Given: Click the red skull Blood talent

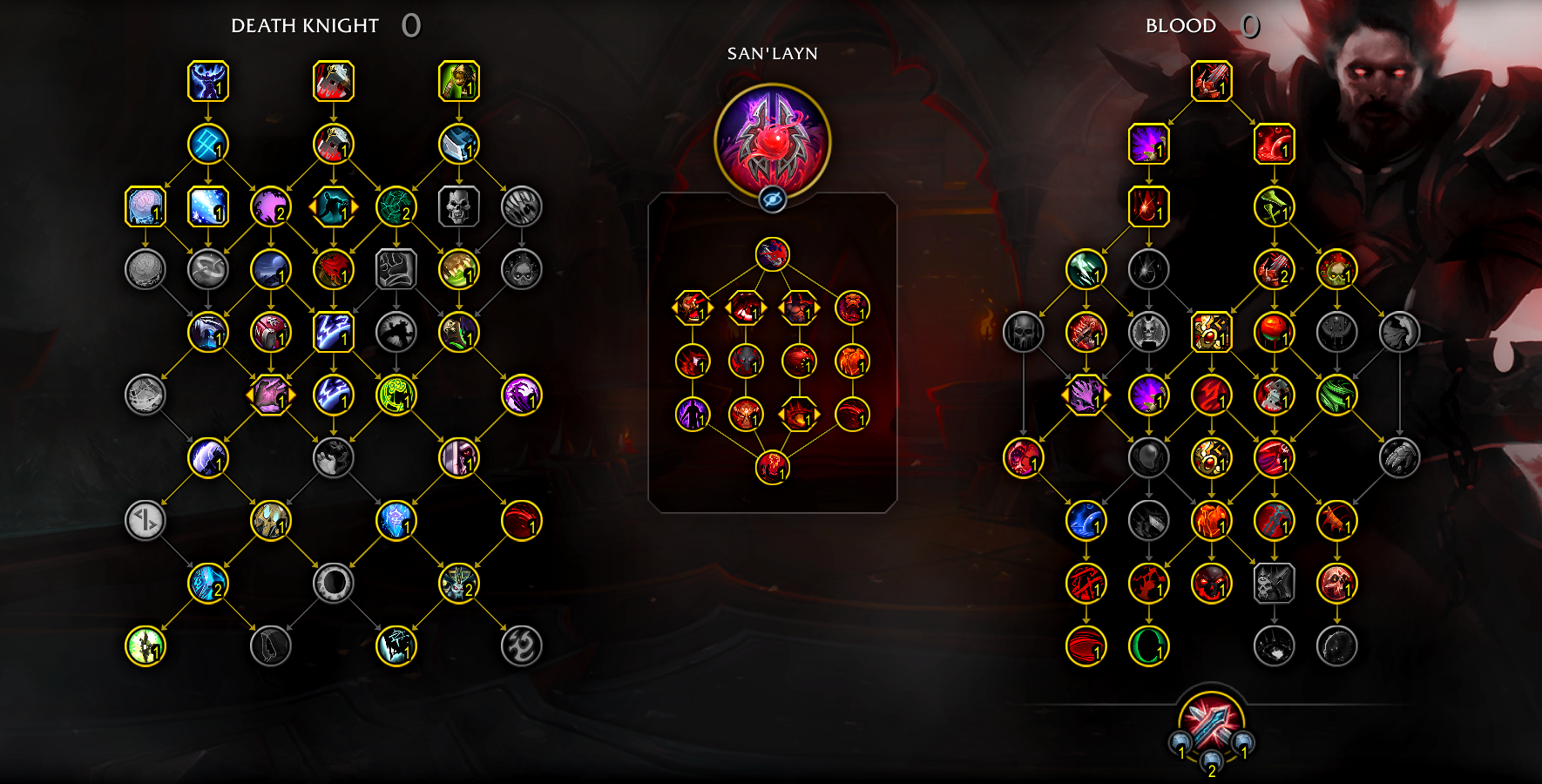Looking at the screenshot, I should point(1212,583).
